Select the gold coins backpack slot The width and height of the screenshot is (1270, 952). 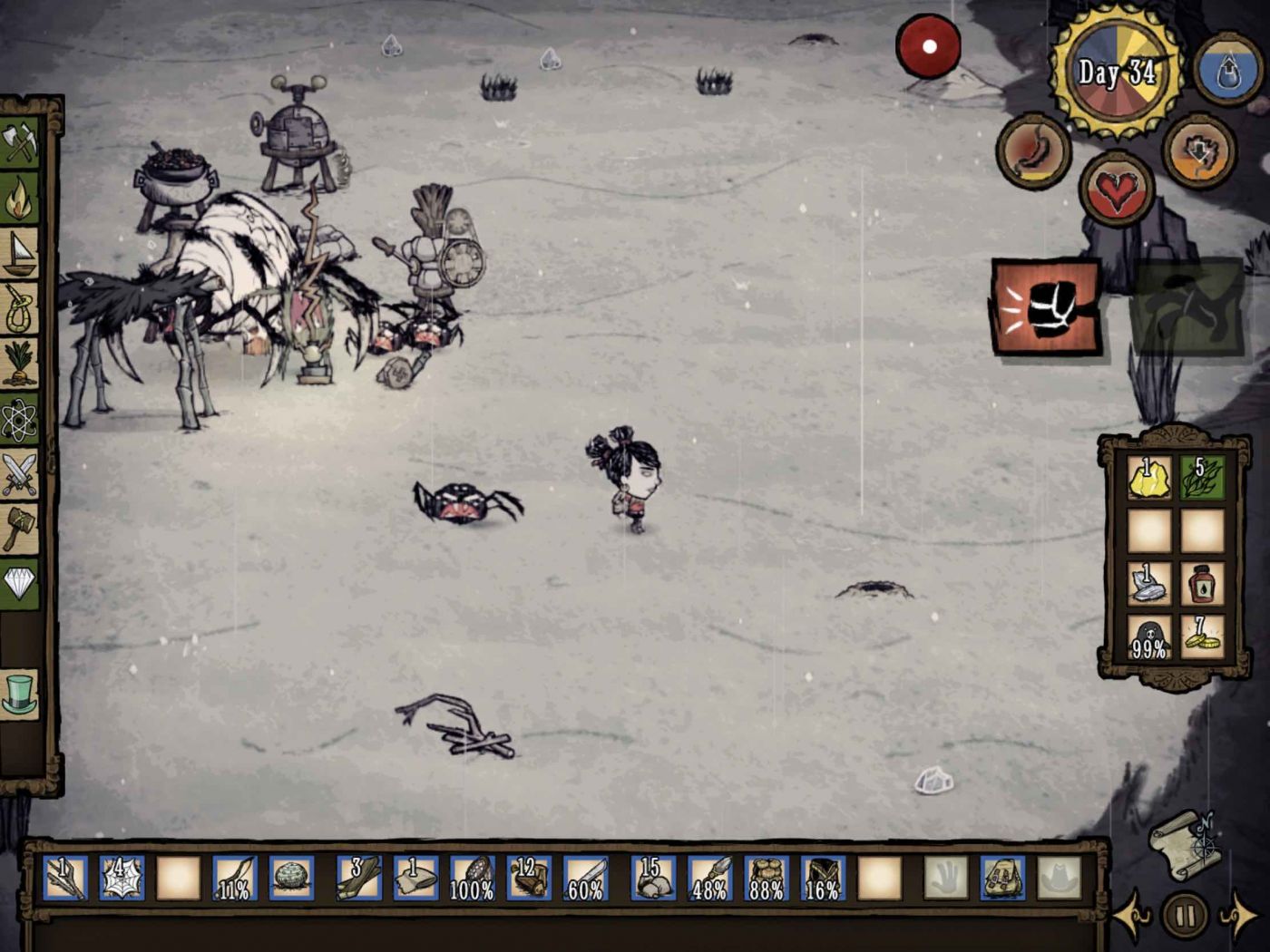1203,637
